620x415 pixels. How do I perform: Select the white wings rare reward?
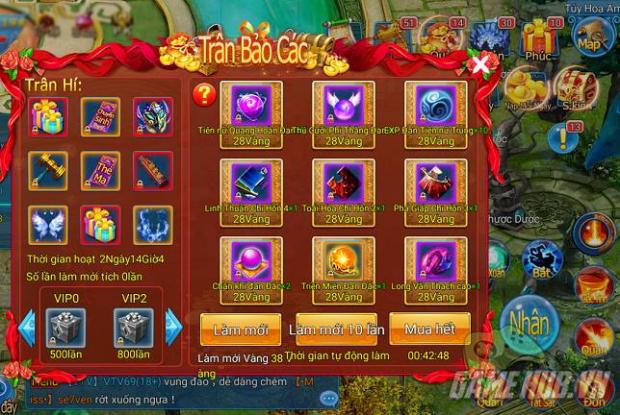pos(47,224)
